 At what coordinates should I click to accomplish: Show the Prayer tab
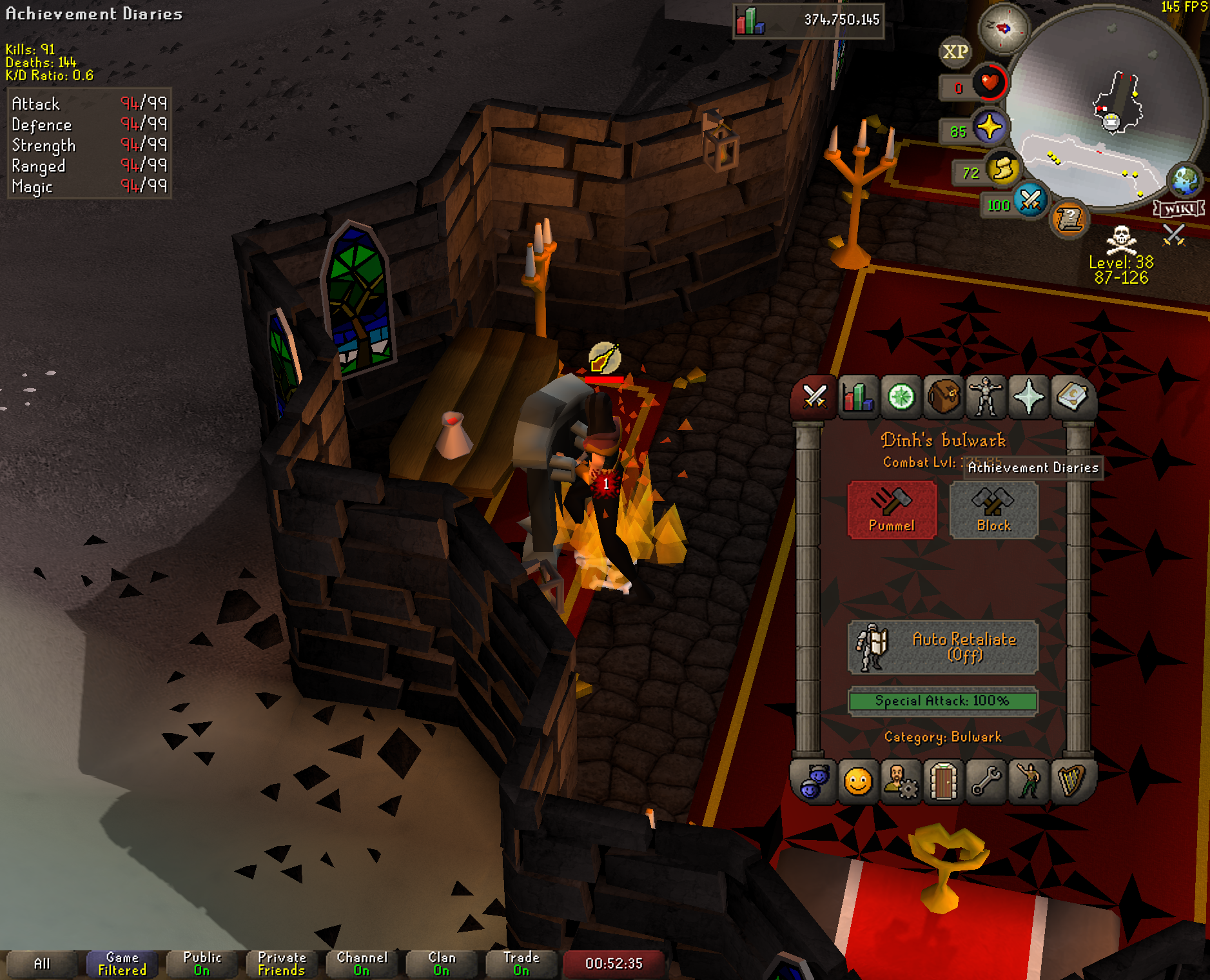click(1028, 397)
